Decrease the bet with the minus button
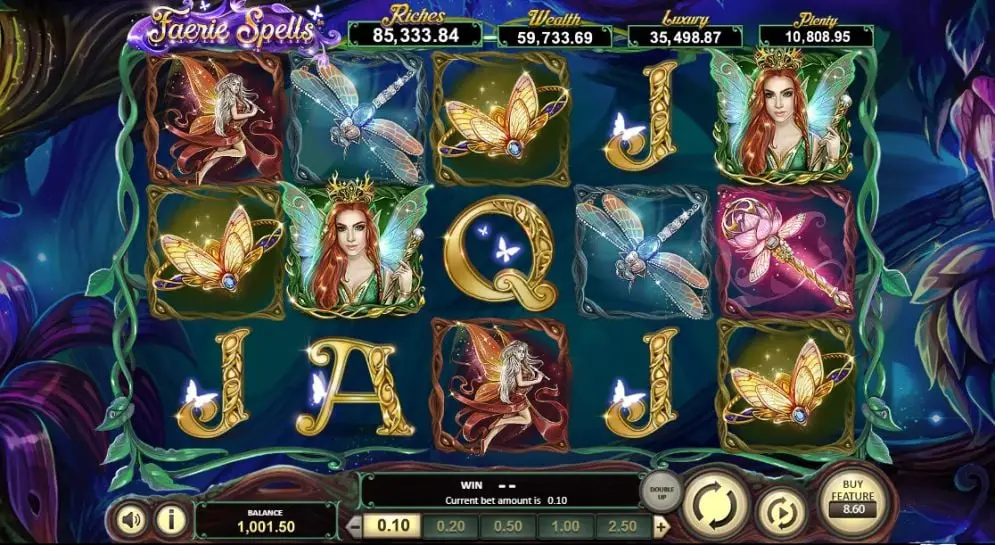 click(353, 527)
